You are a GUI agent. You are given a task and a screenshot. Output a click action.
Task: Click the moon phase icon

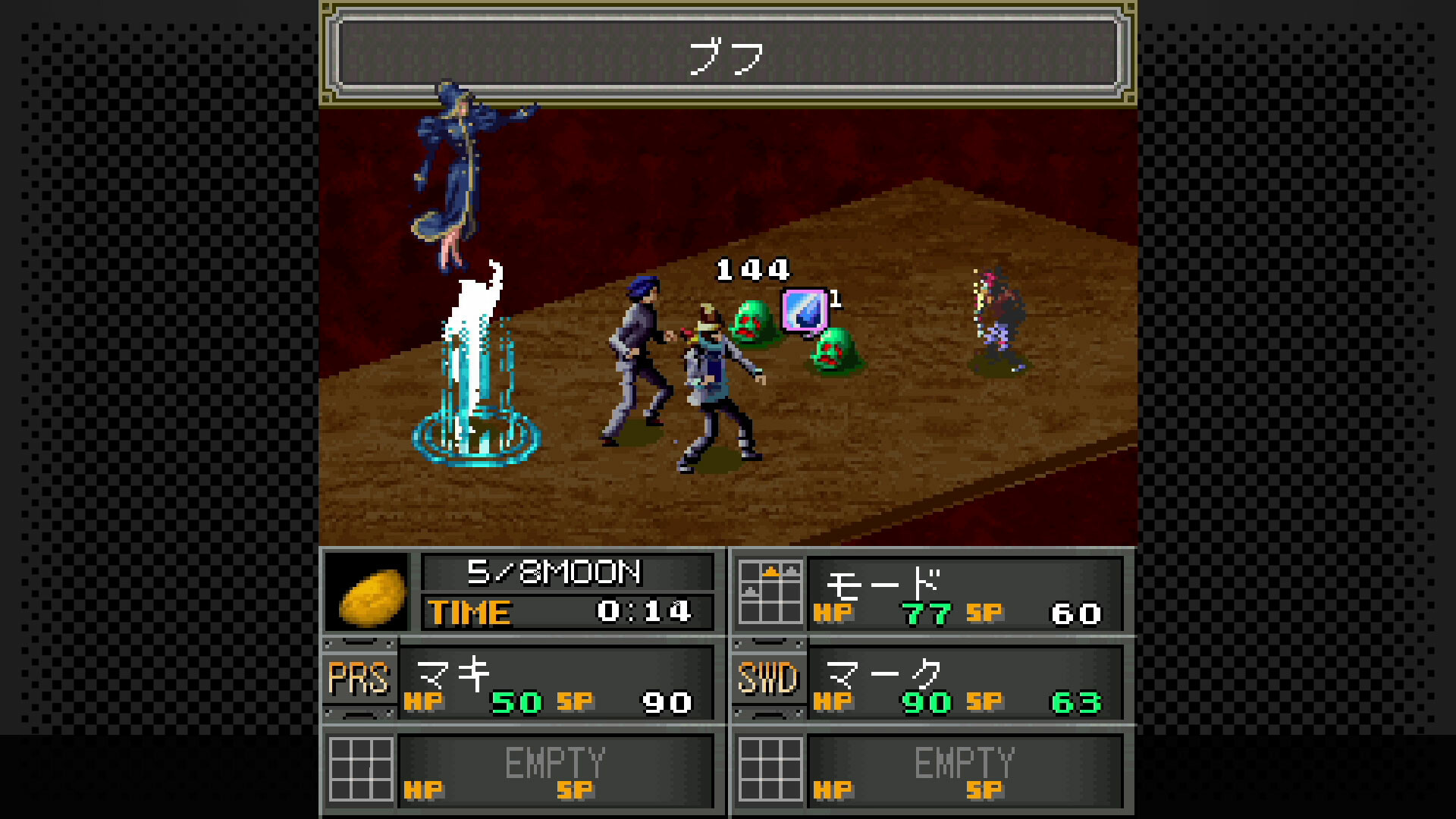coord(369,593)
